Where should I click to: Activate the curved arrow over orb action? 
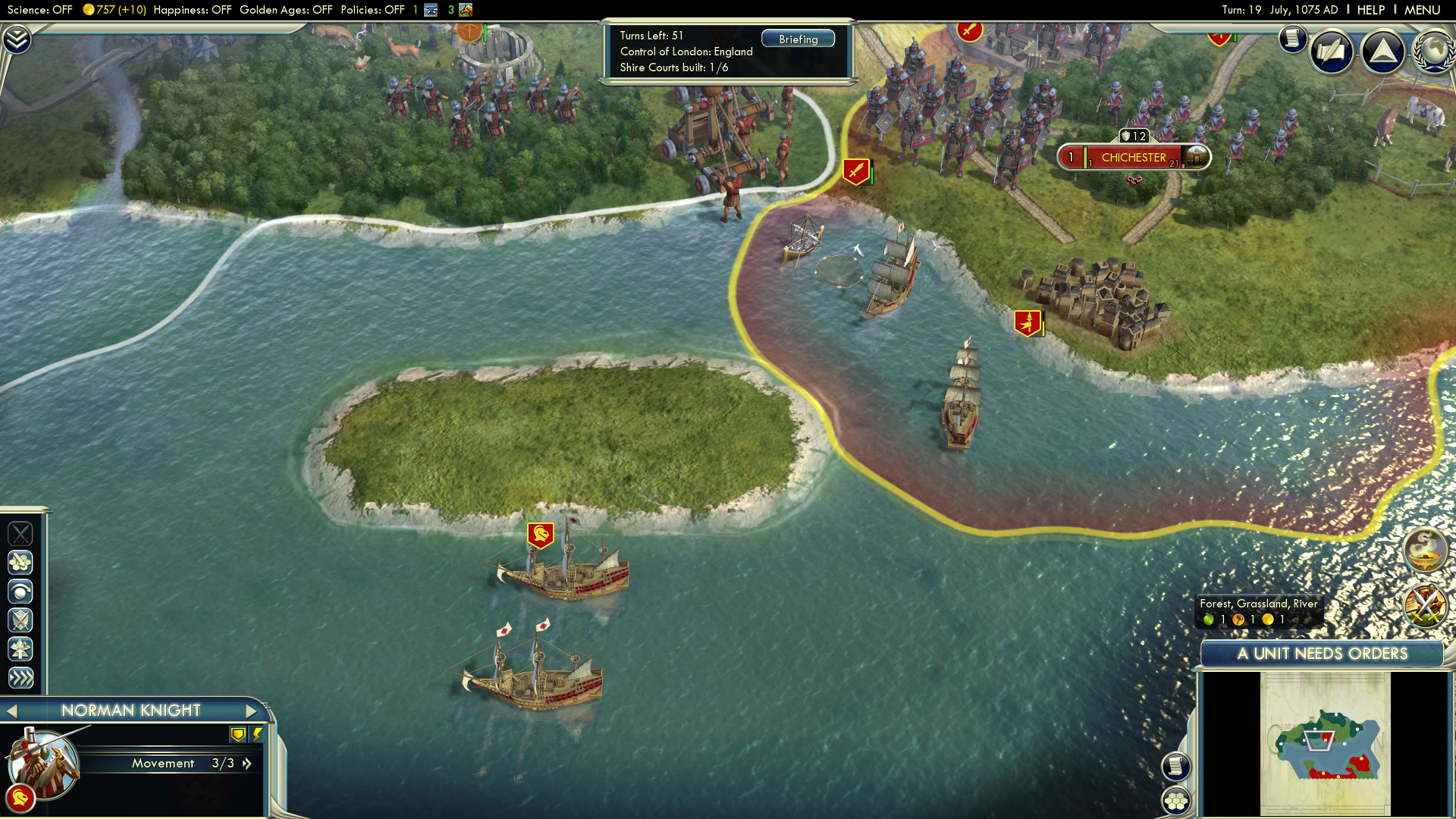click(x=20, y=591)
